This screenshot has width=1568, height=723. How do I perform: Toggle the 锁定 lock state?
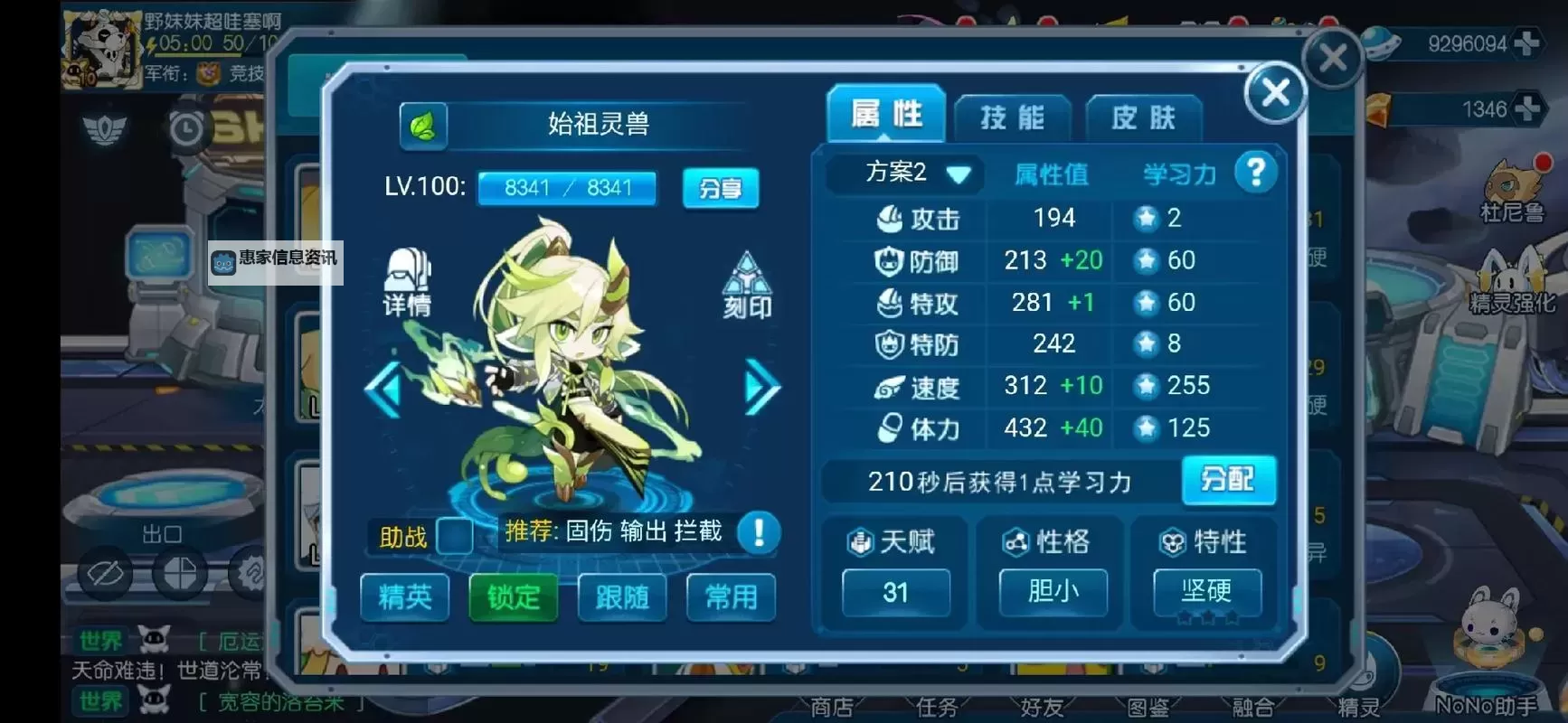(513, 596)
